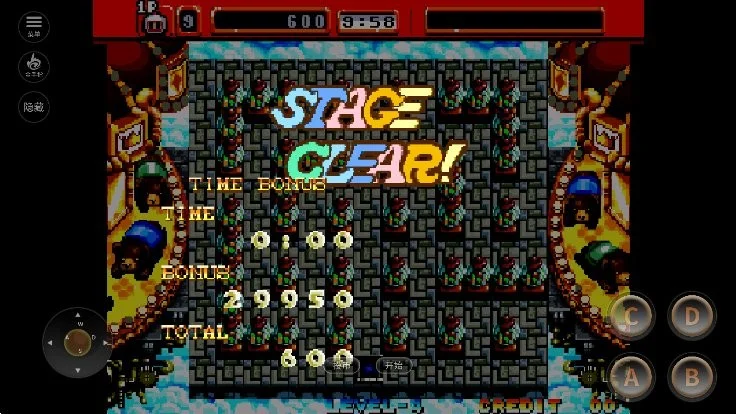This screenshot has width=736, height=414.
Task: Insert a coin with the 投币 button
Action: pyautogui.click(x=343, y=366)
